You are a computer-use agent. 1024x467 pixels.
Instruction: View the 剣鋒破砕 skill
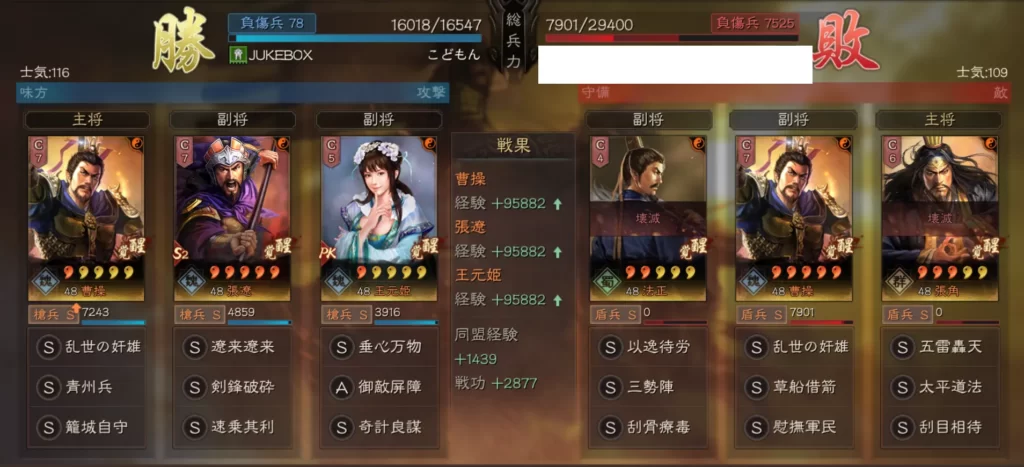pos(232,386)
